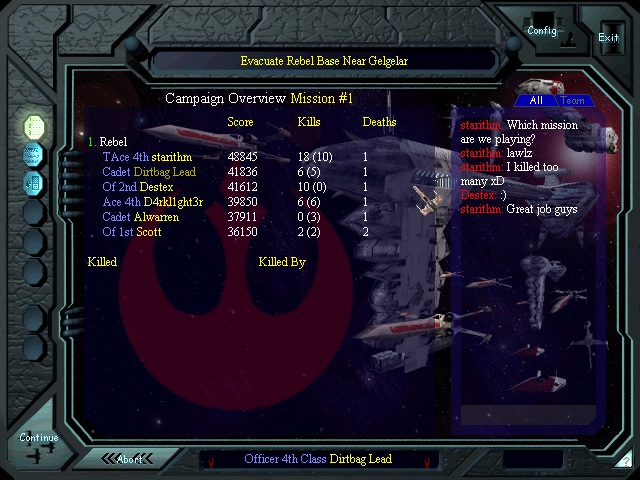Open the text-lines stats icon
This screenshot has height=480, width=640.
pos(34,155)
